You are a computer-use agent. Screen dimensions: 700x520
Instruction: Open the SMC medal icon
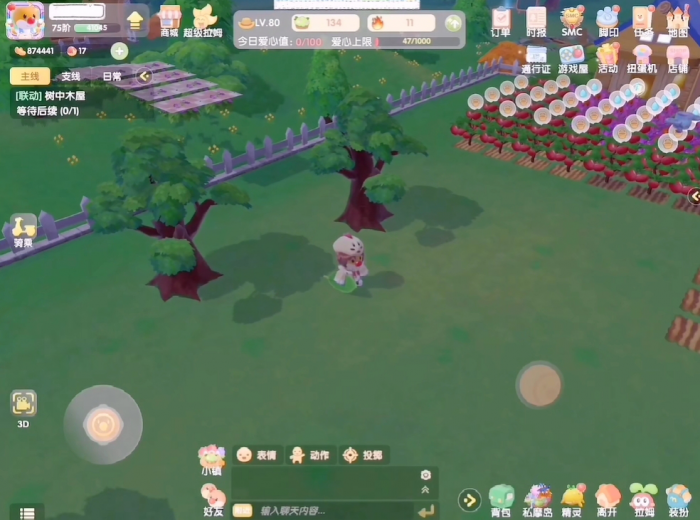571,20
